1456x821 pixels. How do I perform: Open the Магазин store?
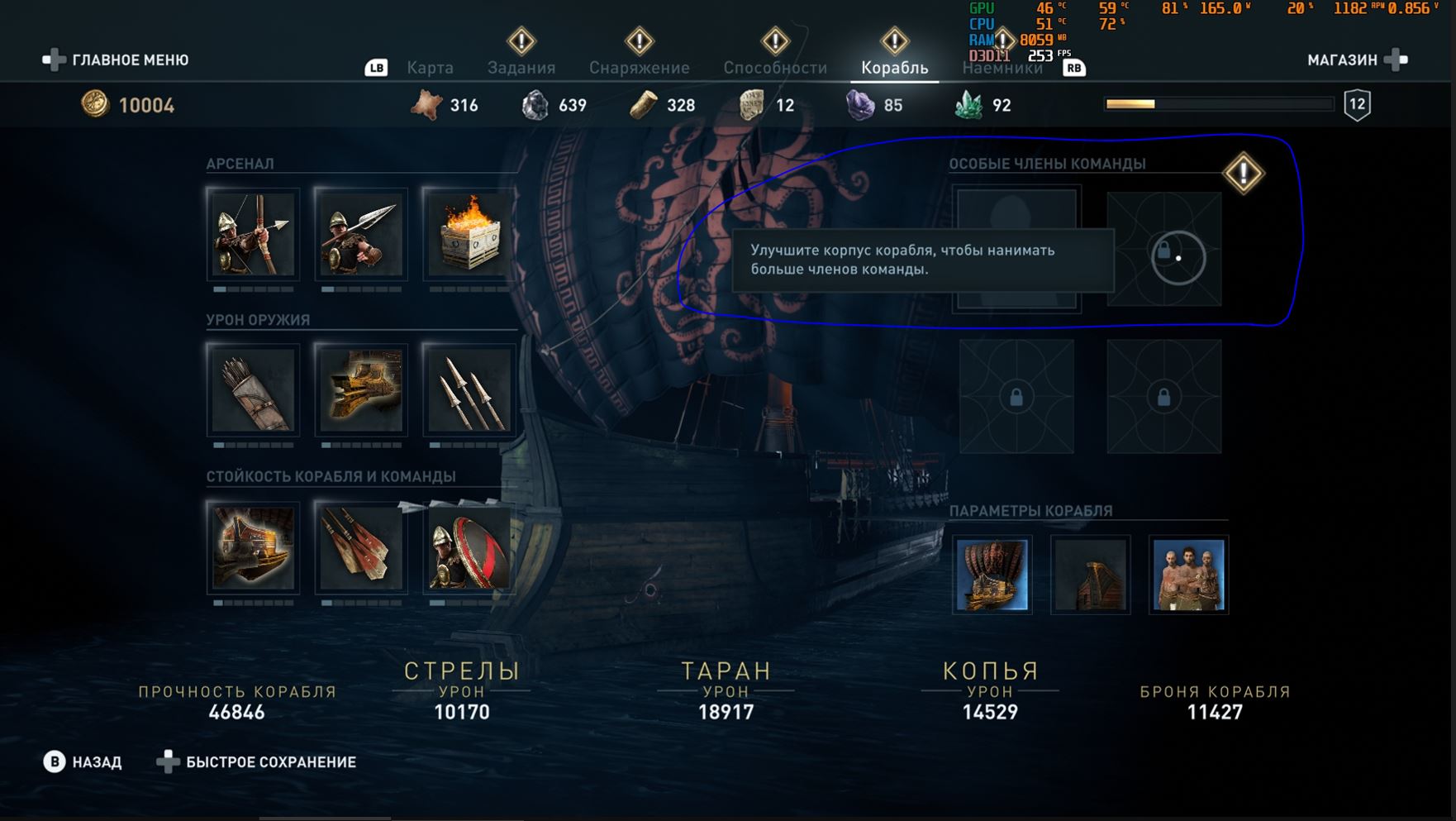click(1357, 60)
